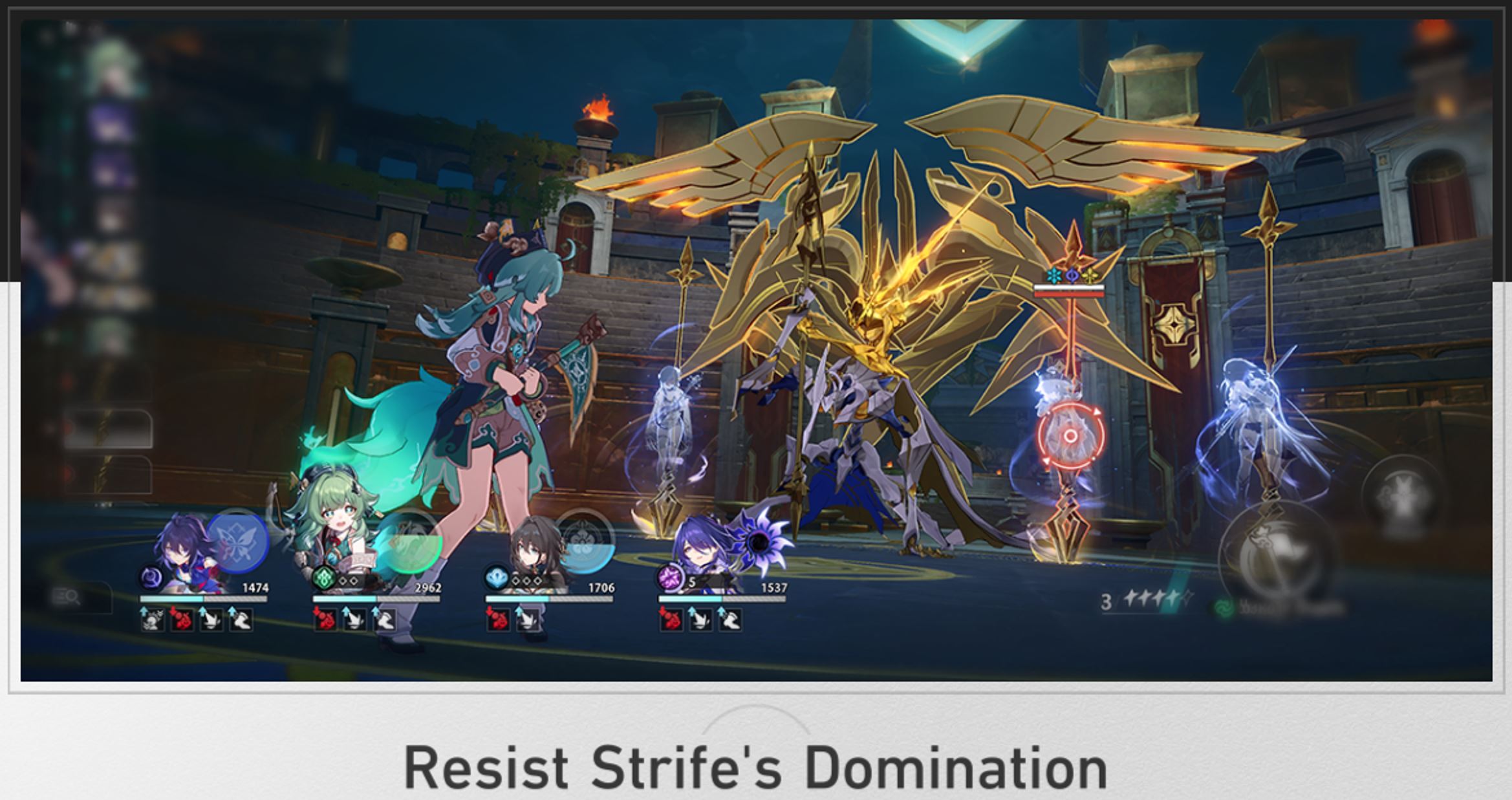Select Huohuo's green Wind element badge
Image resolution: width=1512 pixels, height=800 pixels.
[x=323, y=578]
